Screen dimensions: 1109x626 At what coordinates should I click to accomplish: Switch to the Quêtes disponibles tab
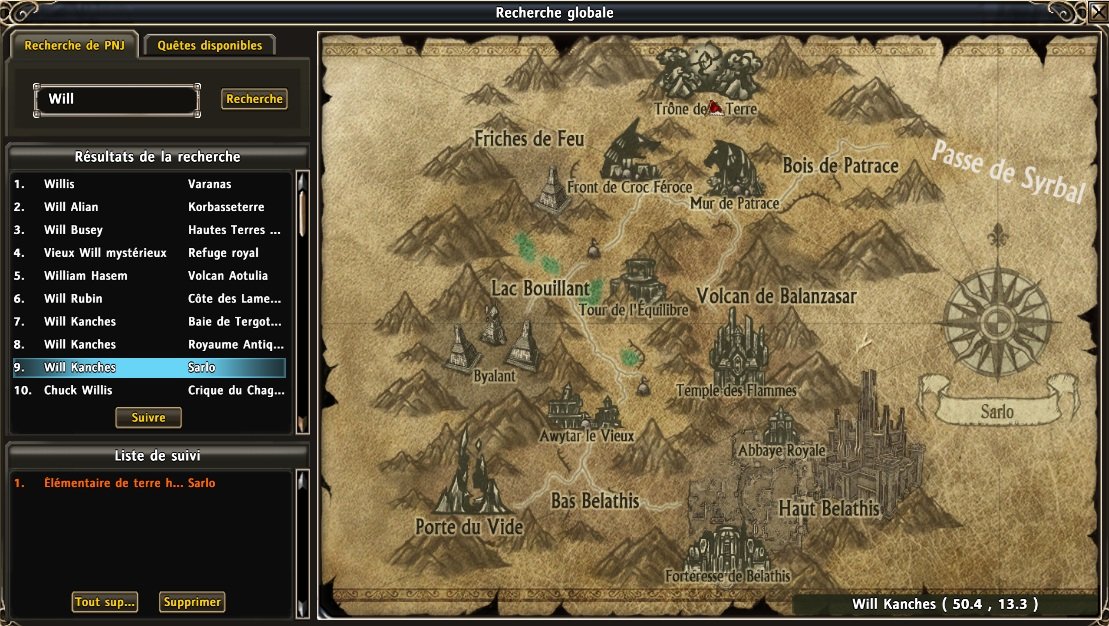coord(210,45)
